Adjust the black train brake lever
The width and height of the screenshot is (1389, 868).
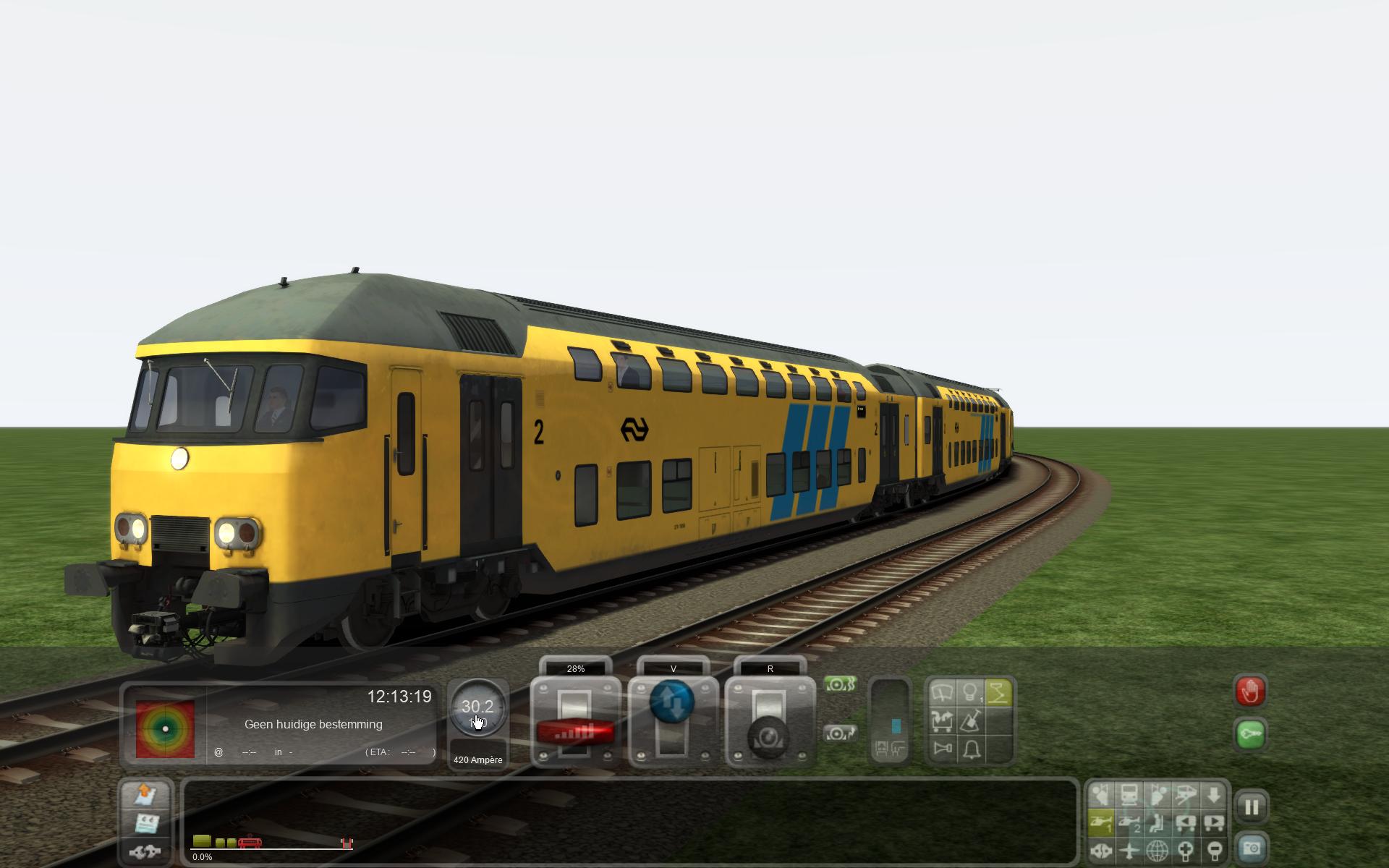tap(769, 736)
